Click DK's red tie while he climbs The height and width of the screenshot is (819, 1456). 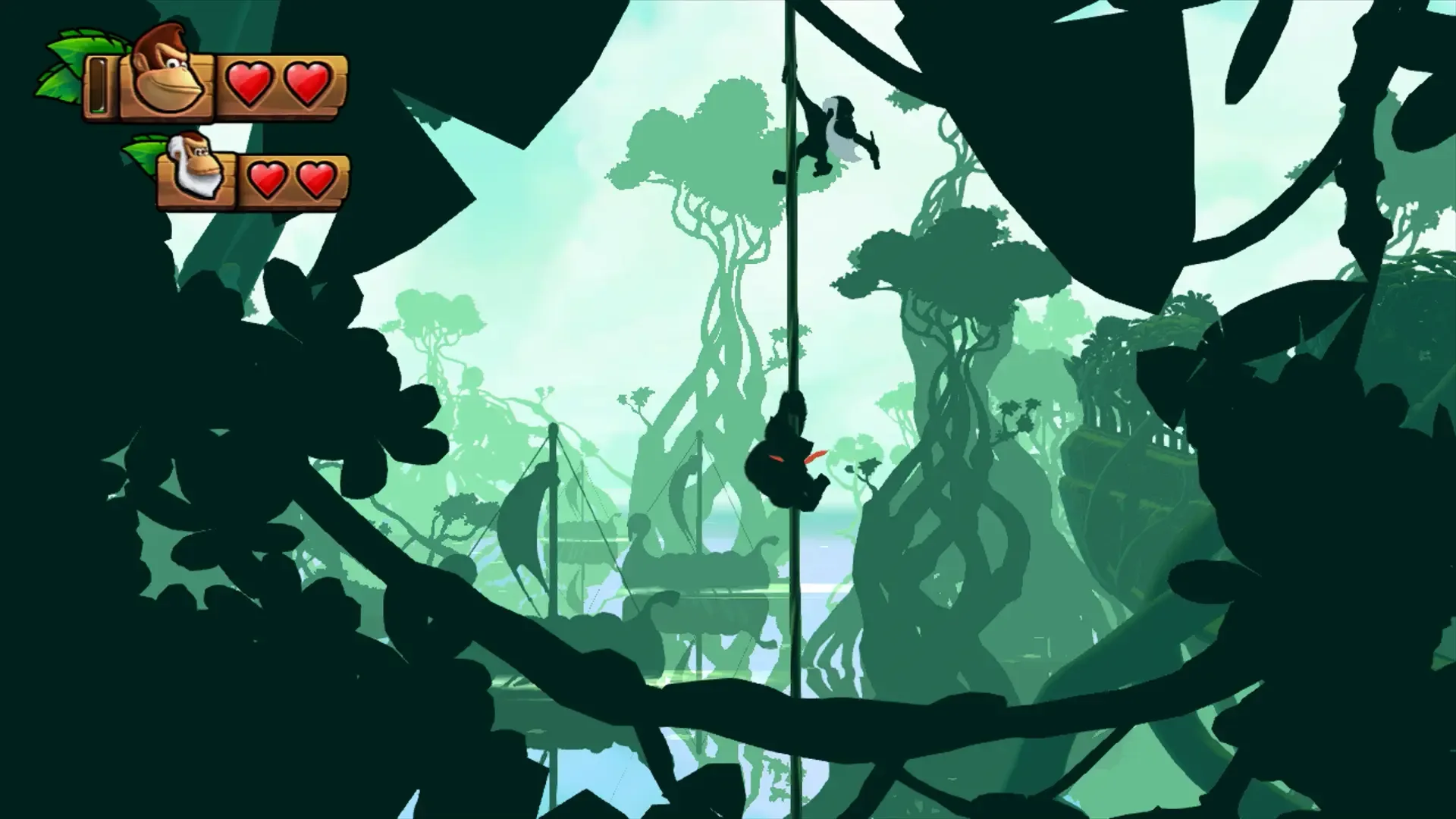[x=815, y=455]
